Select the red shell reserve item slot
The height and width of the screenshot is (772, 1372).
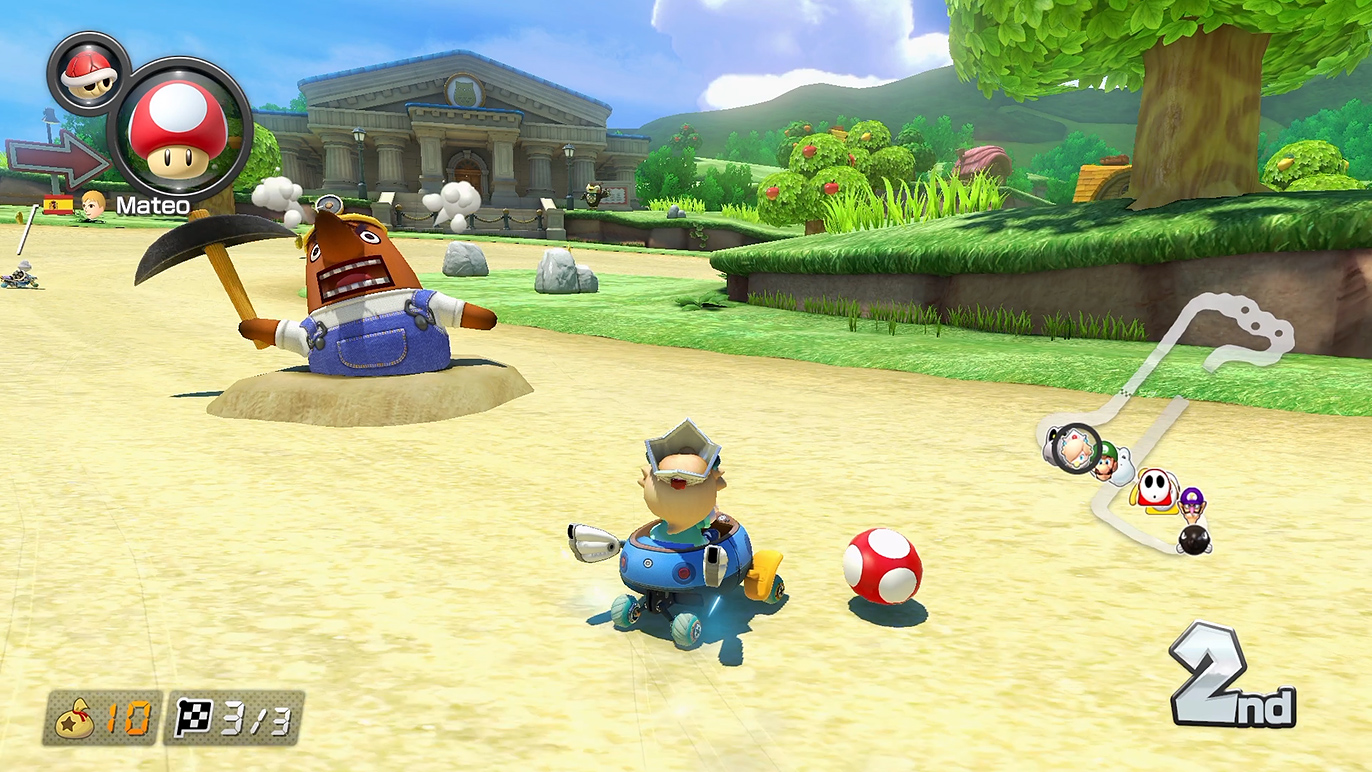[x=88, y=73]
